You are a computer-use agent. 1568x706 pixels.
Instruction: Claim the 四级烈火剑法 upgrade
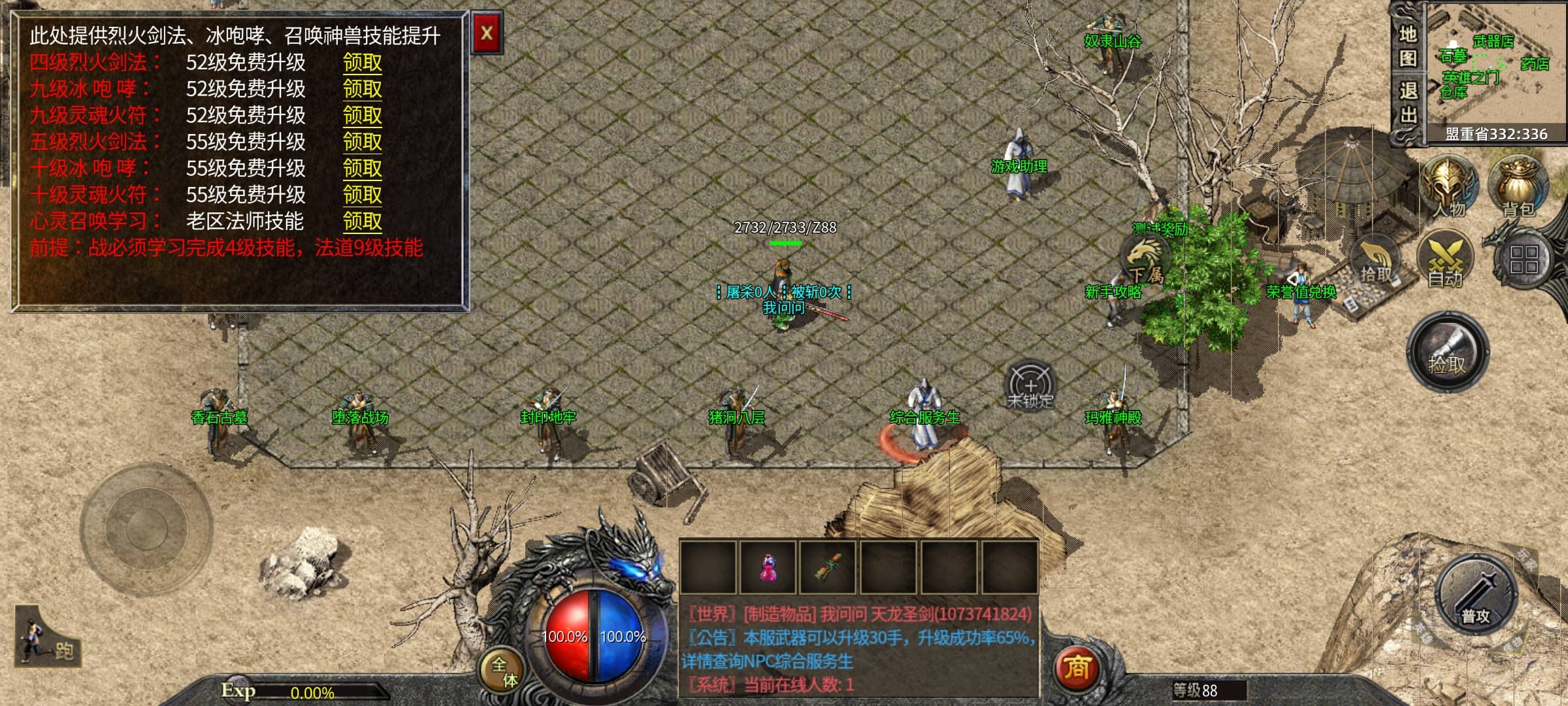[x=363, y=63]
